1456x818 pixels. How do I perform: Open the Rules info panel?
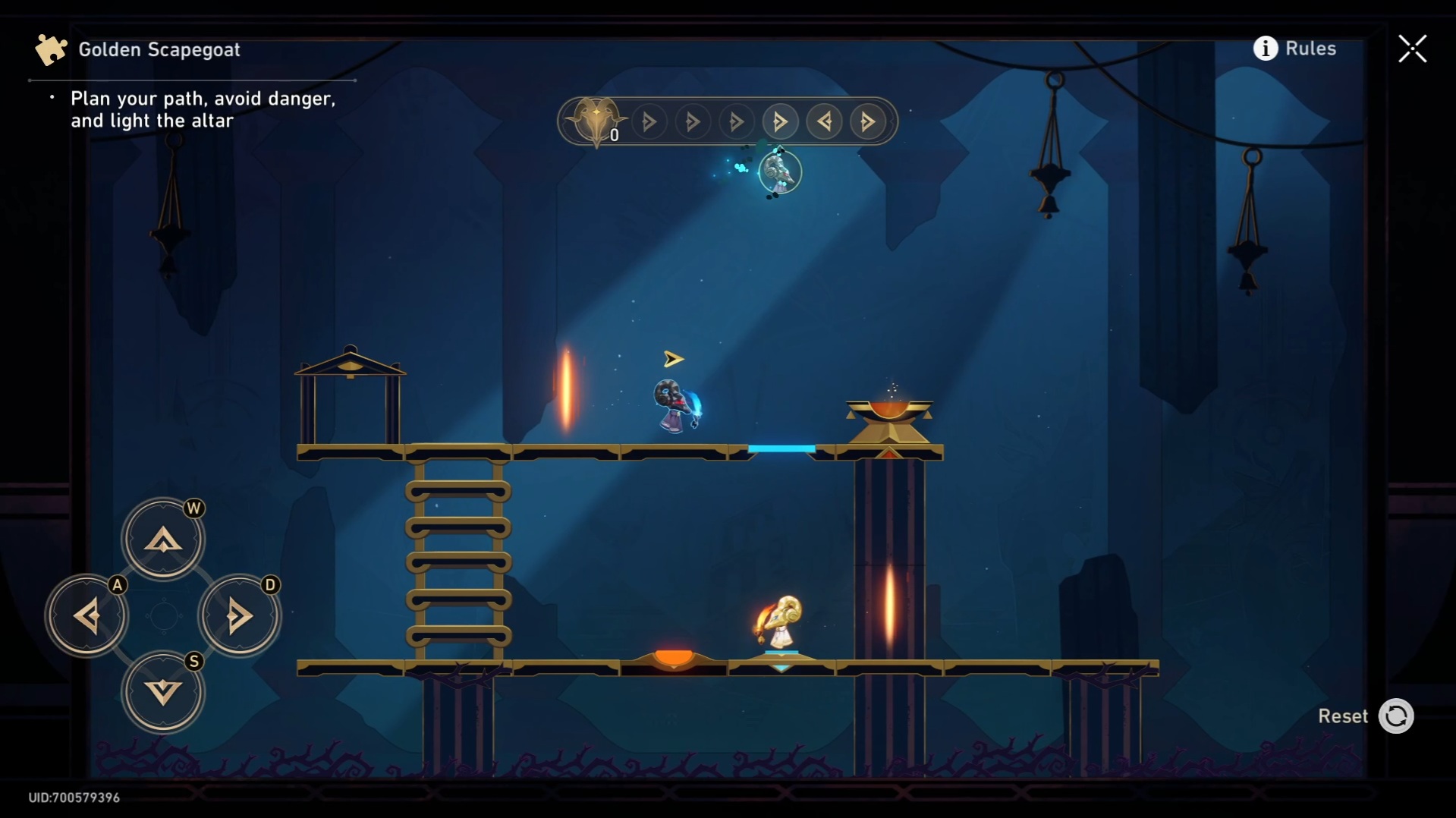(1294, 49)
